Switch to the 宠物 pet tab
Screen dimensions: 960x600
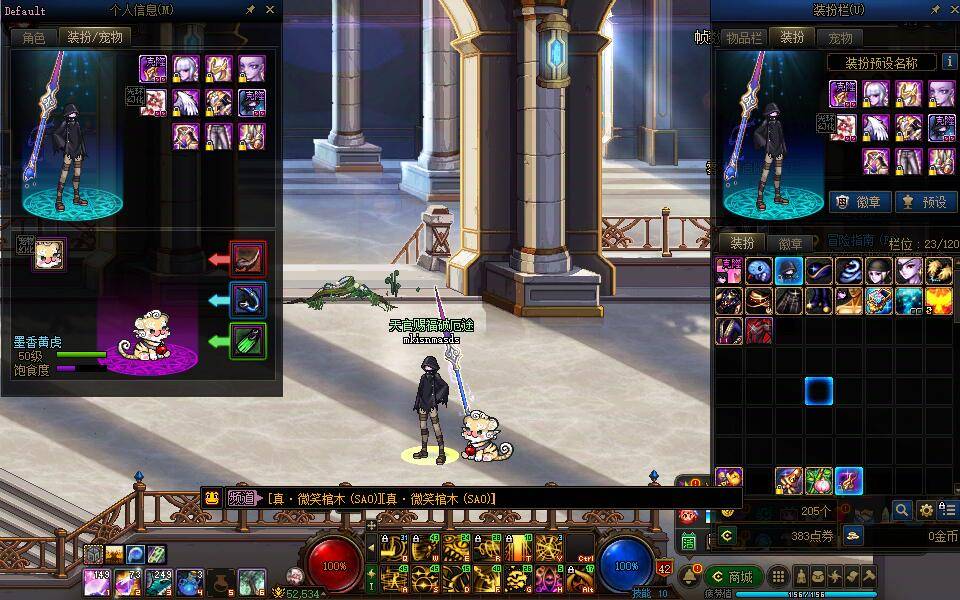point(841,37)
